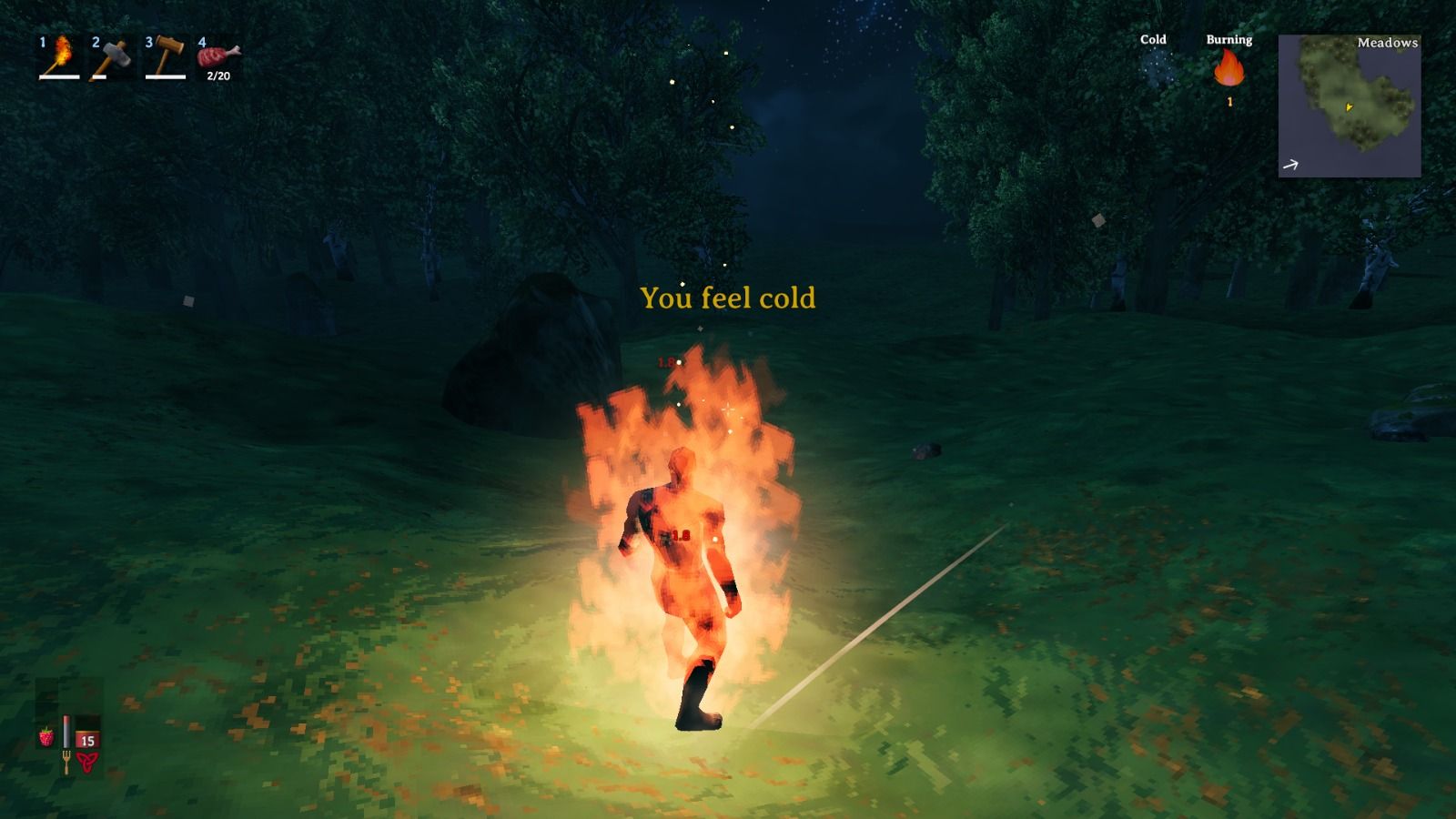
Task: Click the 'You feel cold' notification text
Action: pyautogui.click(x=729, y=297)
